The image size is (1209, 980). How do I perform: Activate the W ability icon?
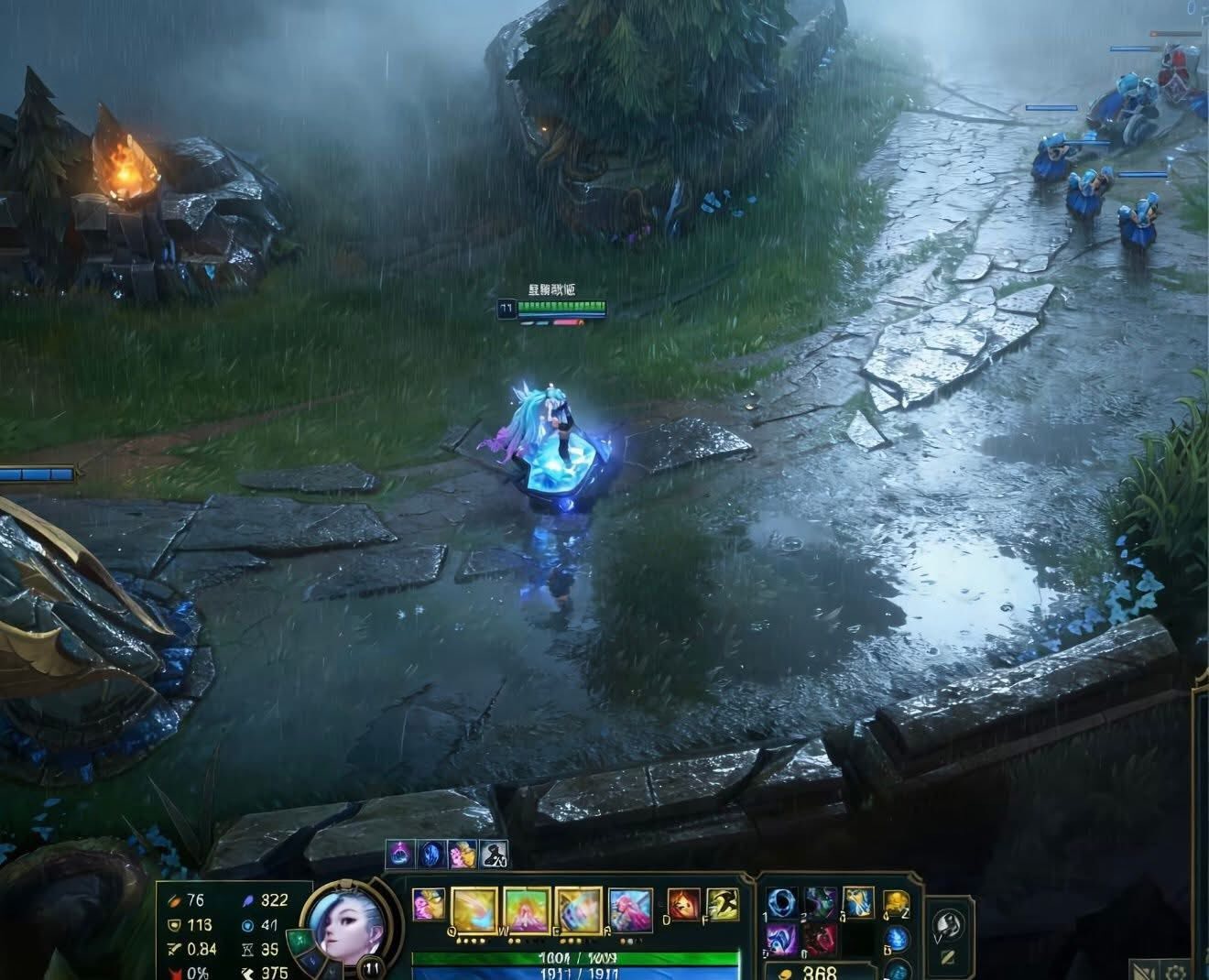tap(527, 909)
